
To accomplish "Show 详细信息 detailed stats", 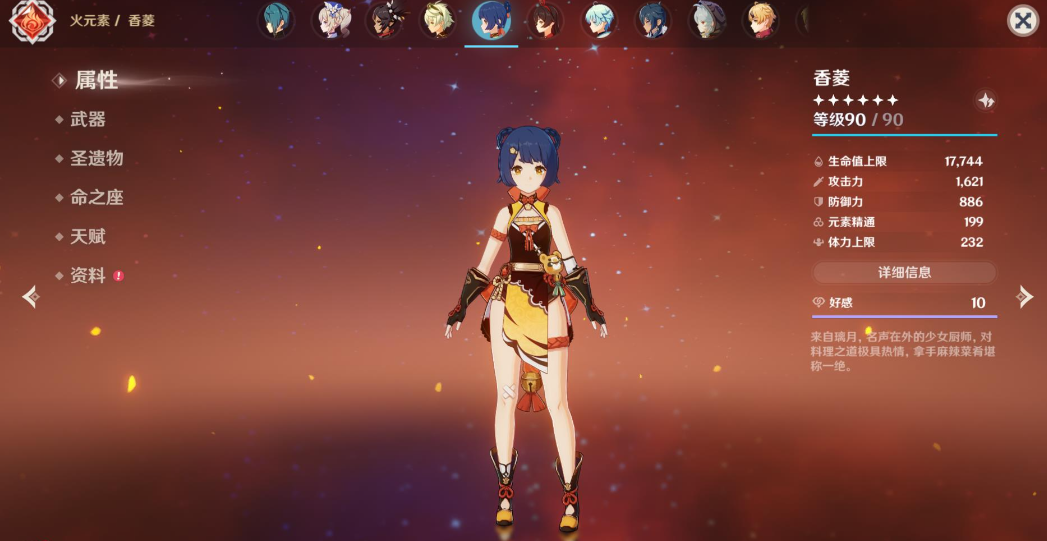I will pos(904,272).
